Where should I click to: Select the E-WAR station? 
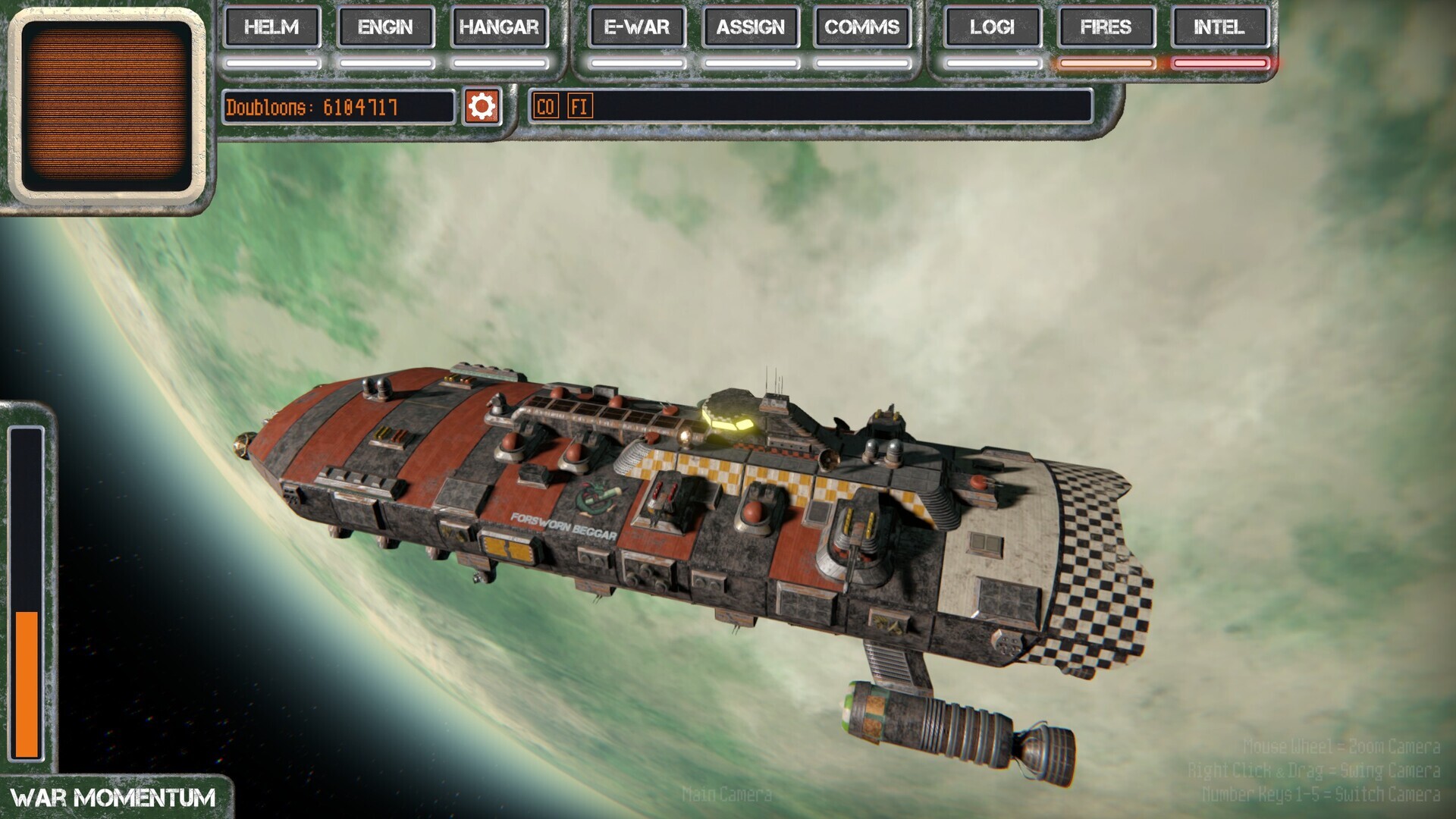tap(637, 27)
